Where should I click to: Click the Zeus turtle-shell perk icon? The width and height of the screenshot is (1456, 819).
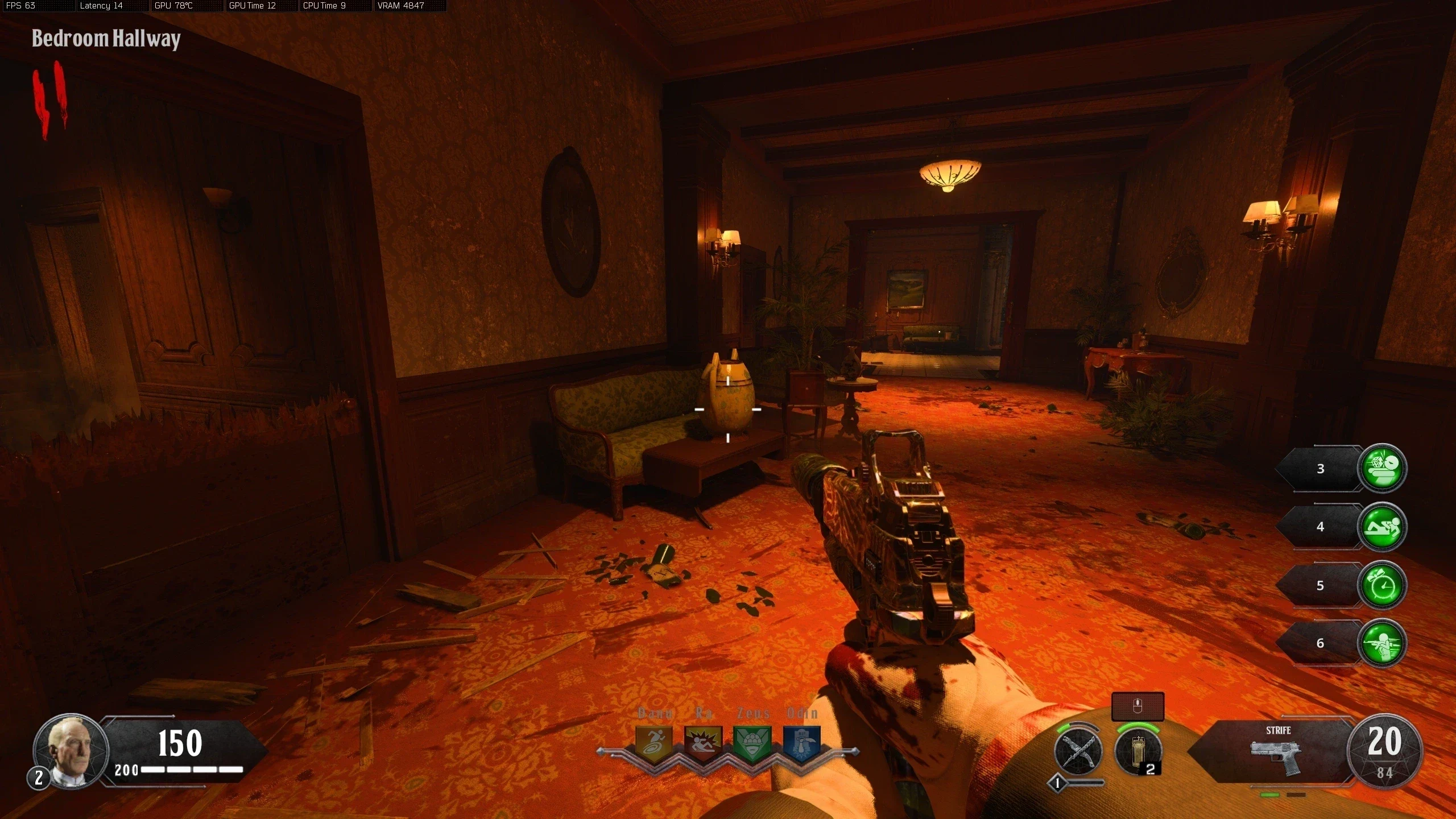752,742
